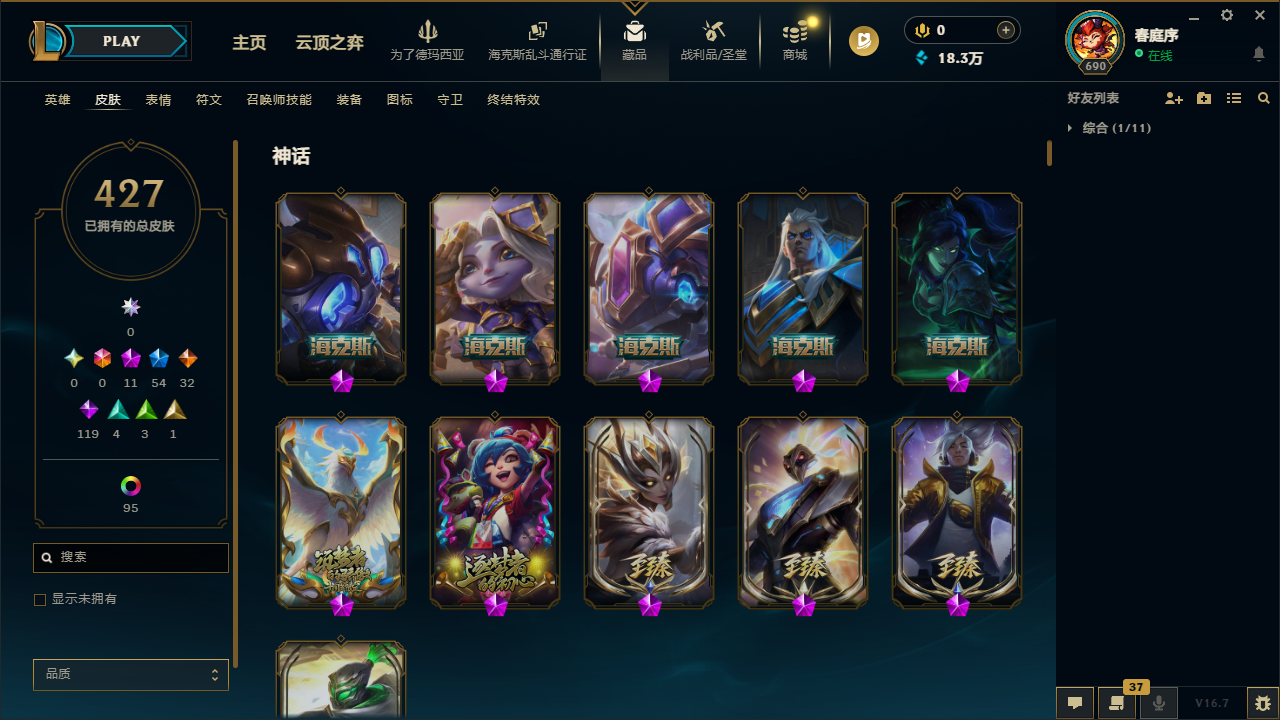Screen dimensions: 1280x720
Task: Collapse the 综合 (1/11) friend group
Action: [1071, 128]
